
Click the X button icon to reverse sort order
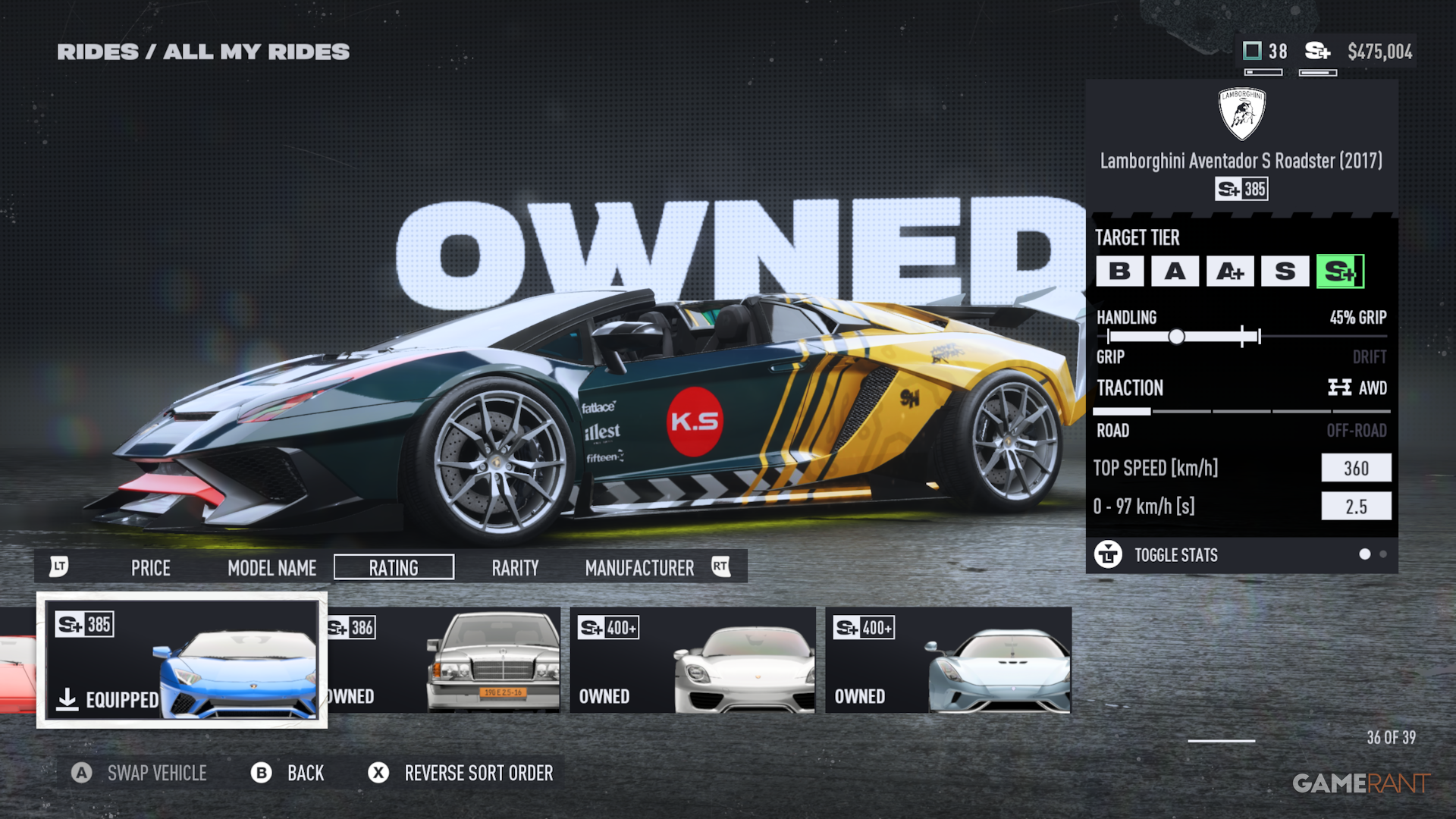click(377, 773)
